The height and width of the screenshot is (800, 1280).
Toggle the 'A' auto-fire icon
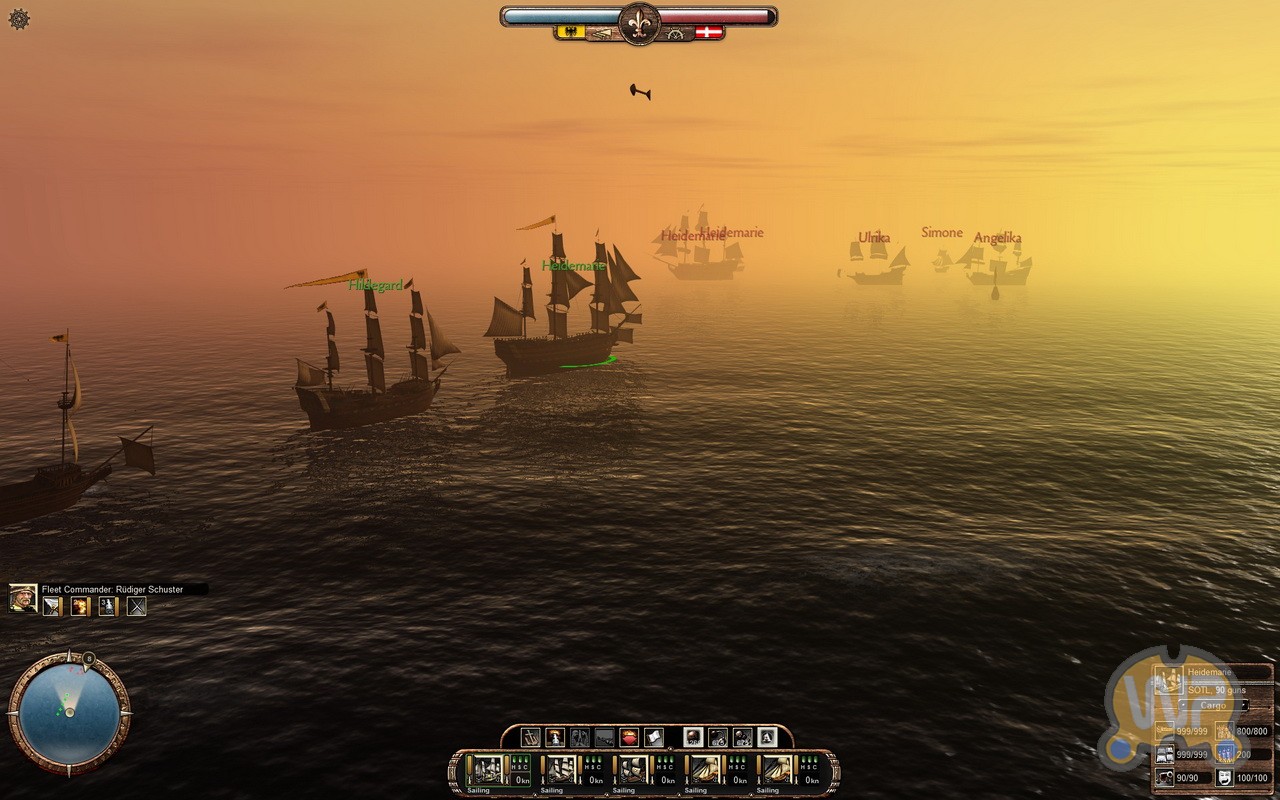click(767, 738)
